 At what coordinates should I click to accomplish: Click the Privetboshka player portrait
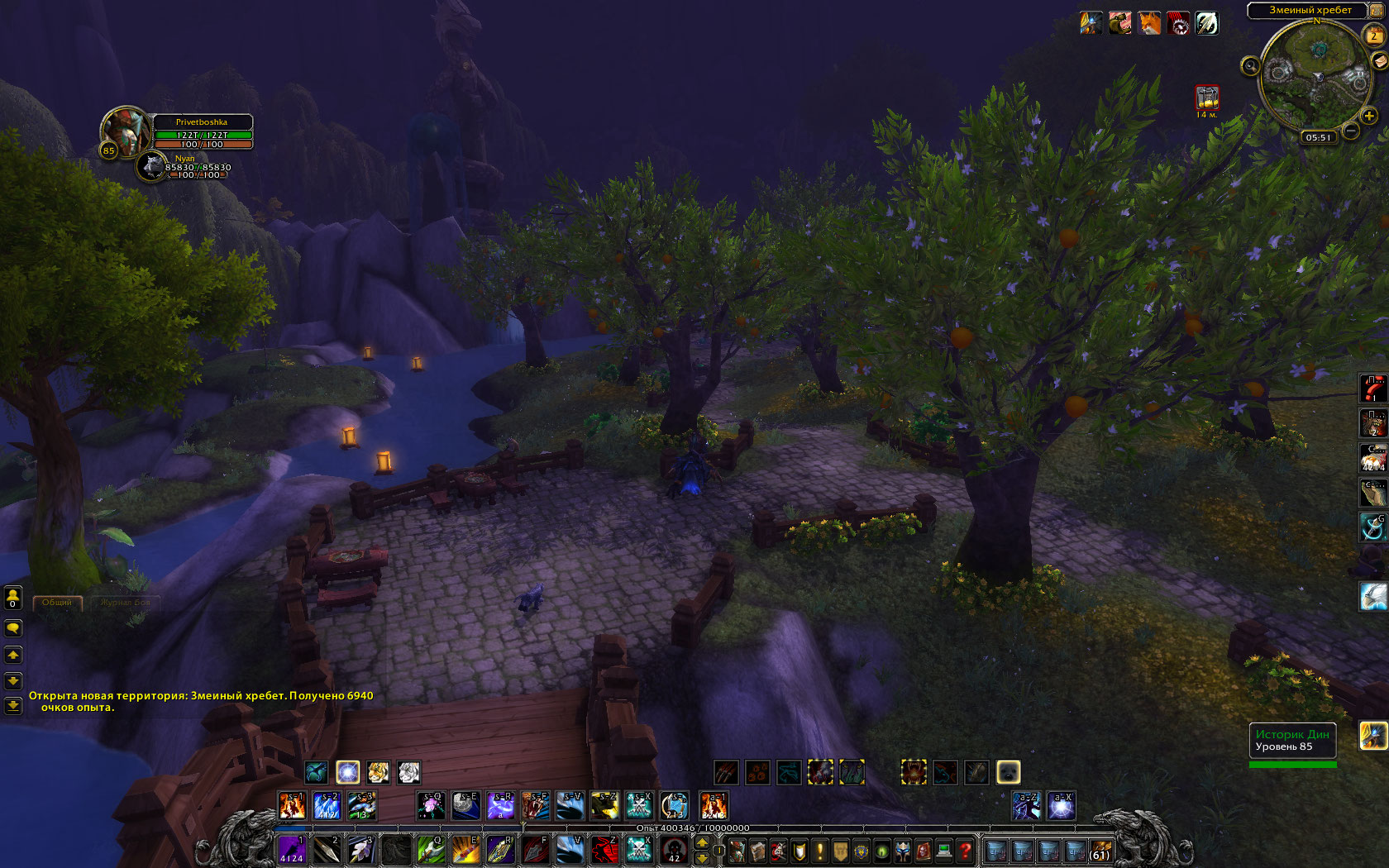click(x=124, y=131)
